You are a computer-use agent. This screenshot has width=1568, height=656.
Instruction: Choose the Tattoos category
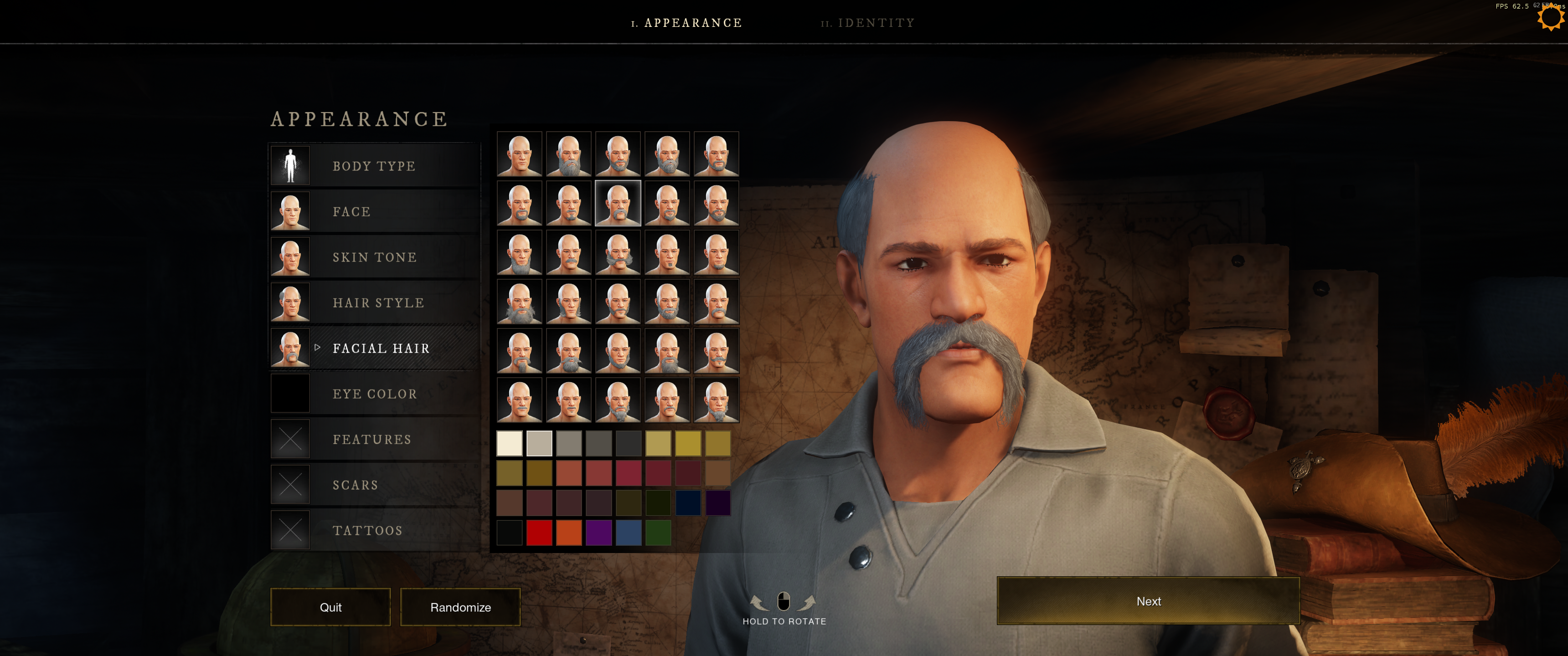pyautogui.click(x=368, y=531)
